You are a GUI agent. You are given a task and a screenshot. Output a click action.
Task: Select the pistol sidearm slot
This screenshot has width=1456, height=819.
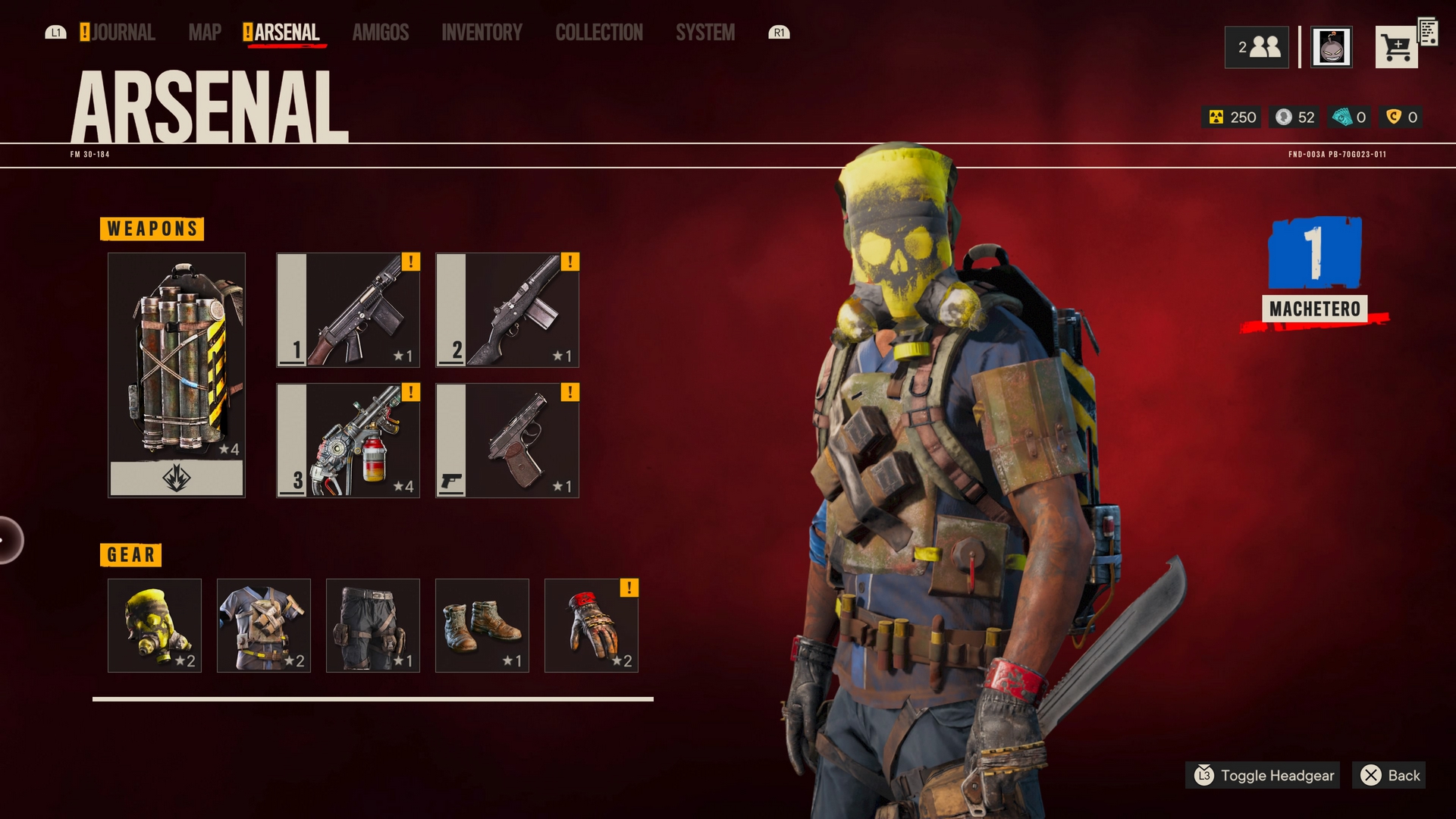click(x=507, y=441)
